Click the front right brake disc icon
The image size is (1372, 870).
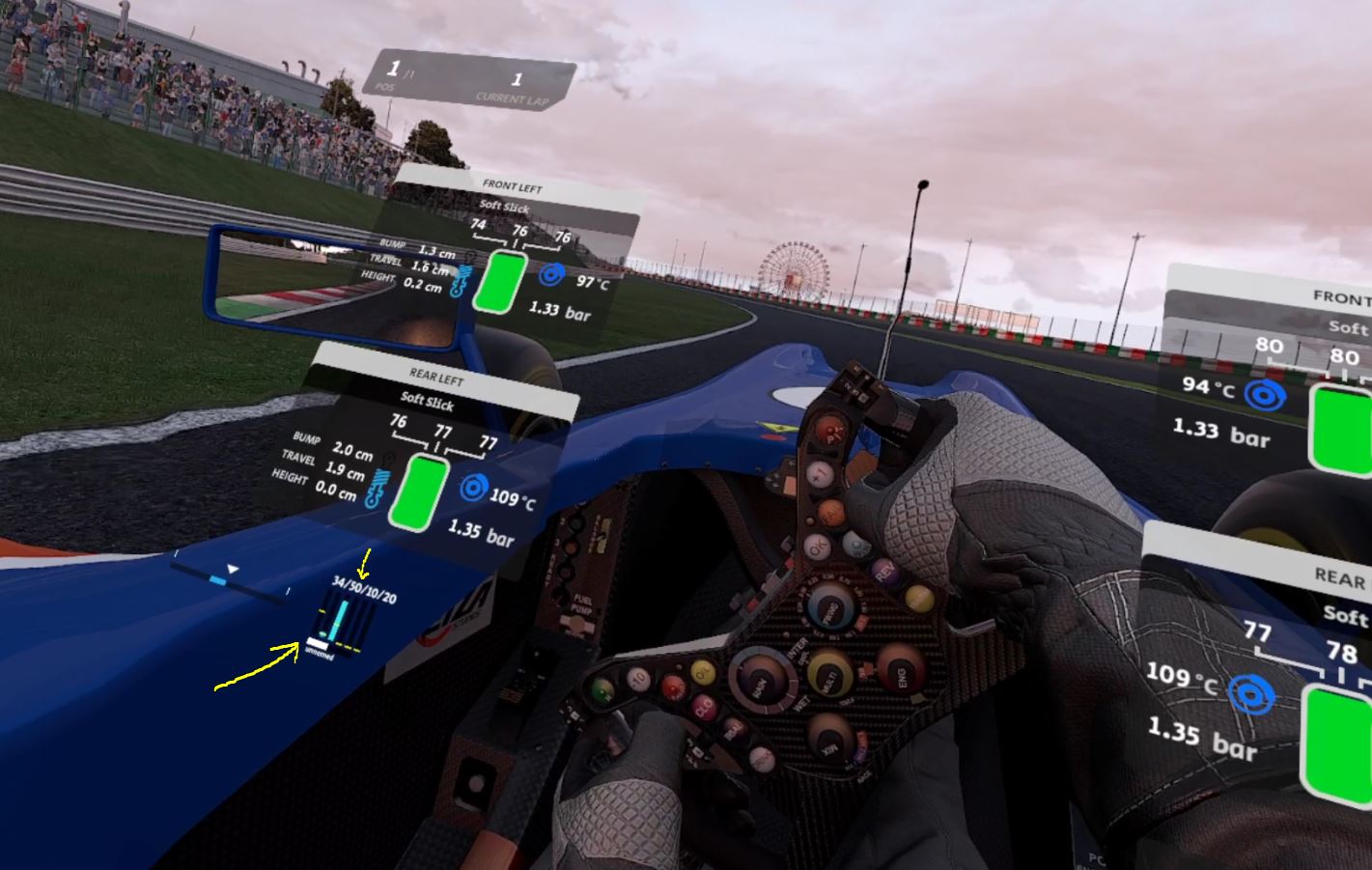1263,395
